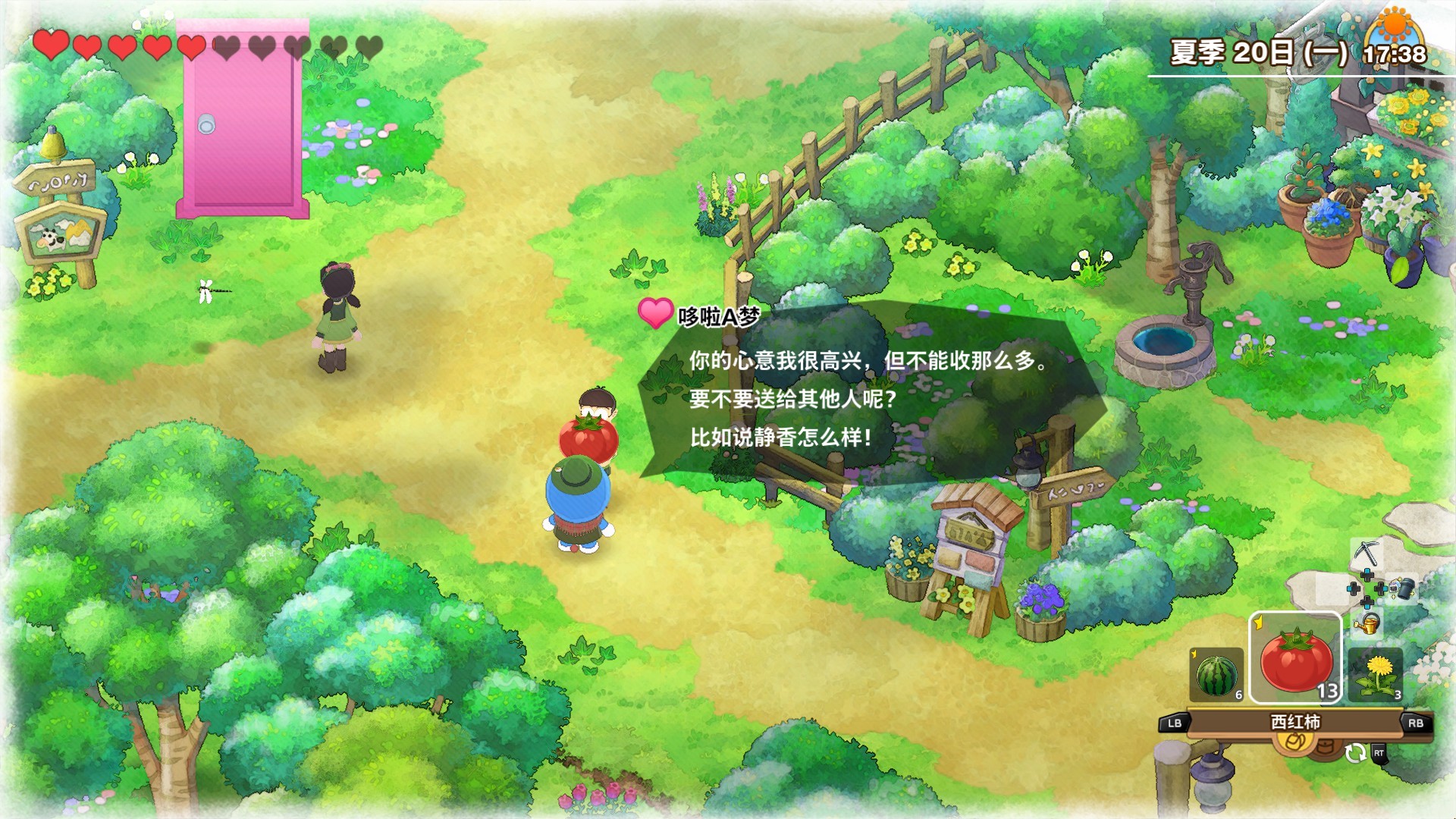Open the yellow backpack bag icon

click(x=1295, y=742)
